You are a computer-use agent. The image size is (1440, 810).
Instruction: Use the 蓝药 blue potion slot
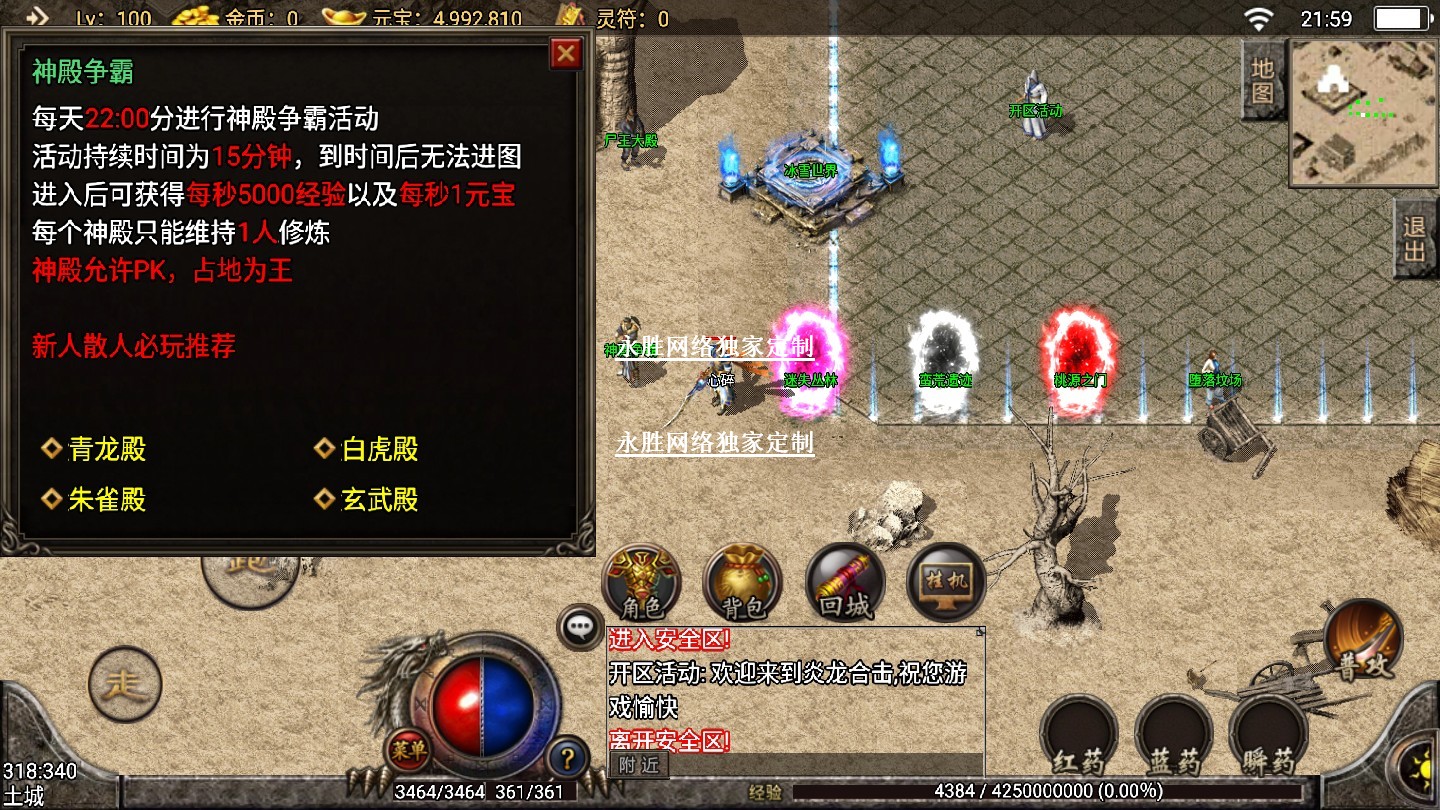point(1174,737)
